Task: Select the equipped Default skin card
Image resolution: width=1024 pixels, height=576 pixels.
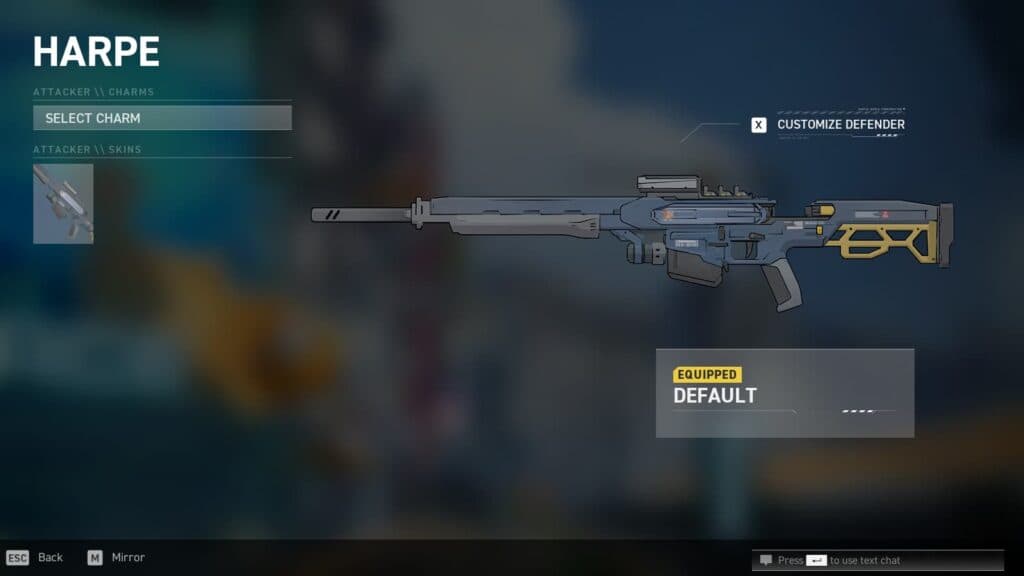Action: click(x=784, y=392)
